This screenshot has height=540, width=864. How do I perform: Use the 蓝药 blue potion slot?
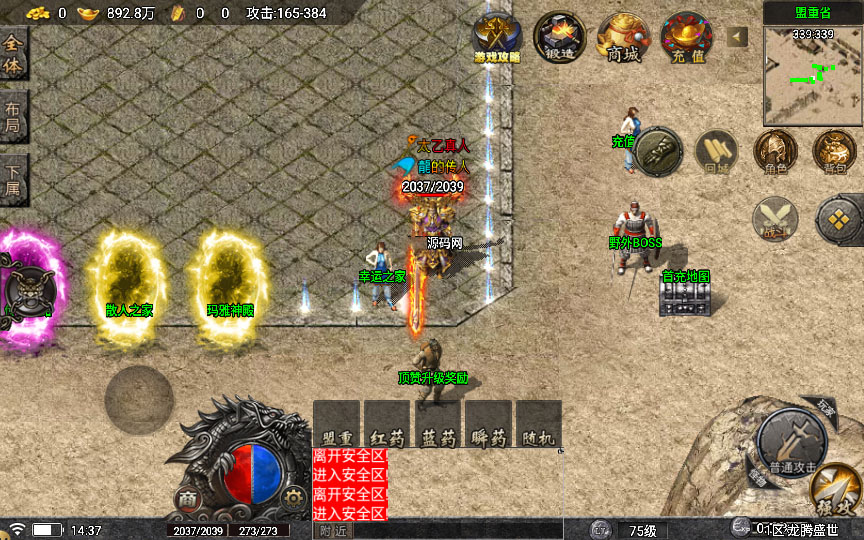coord(437,425)
